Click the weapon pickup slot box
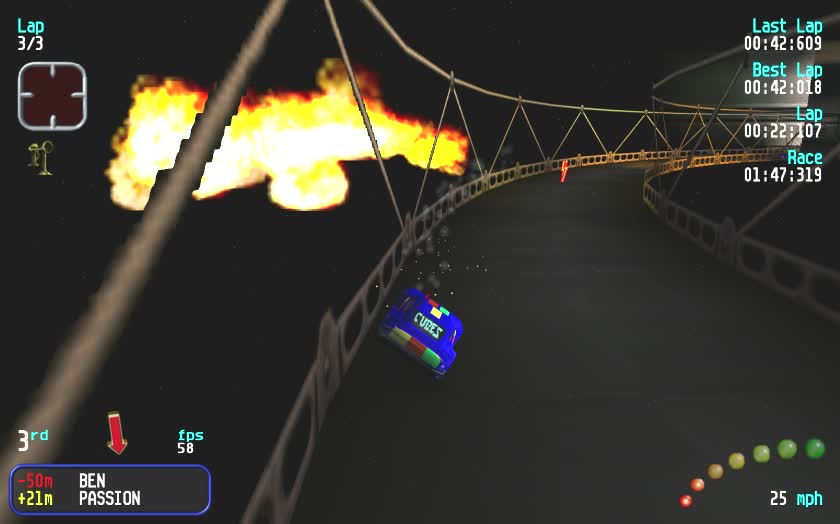 [x=52, y=96]
